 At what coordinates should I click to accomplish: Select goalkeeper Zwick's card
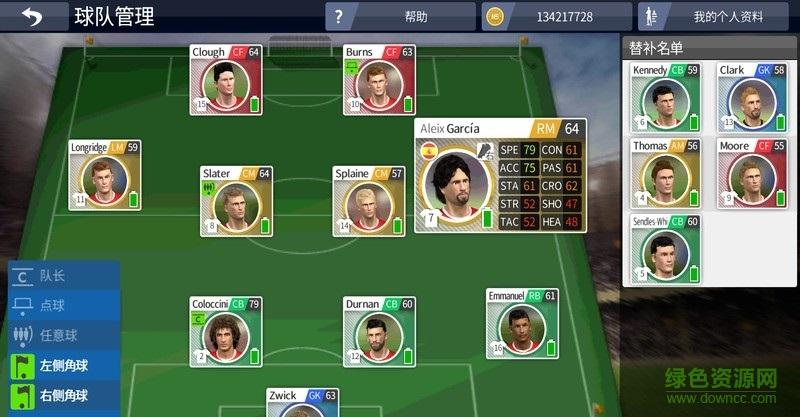pyautogui.click(x=302, y=402)
